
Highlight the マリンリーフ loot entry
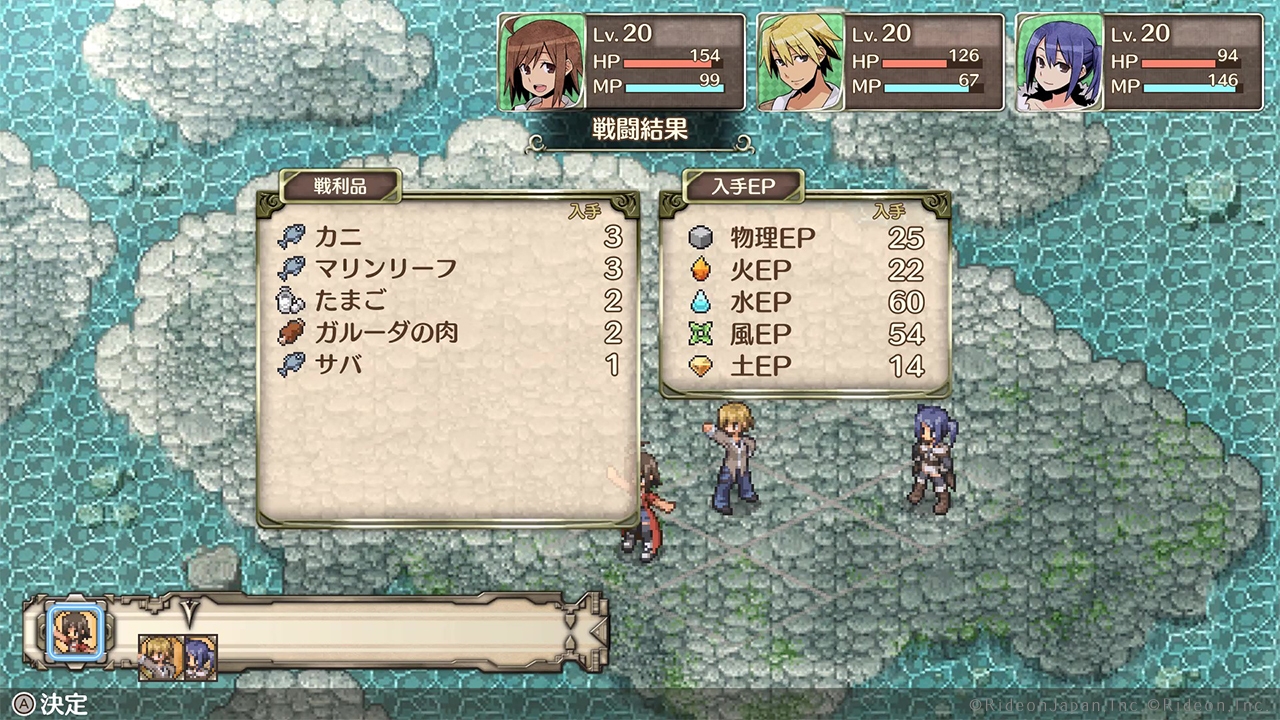[x=450, y=269]
